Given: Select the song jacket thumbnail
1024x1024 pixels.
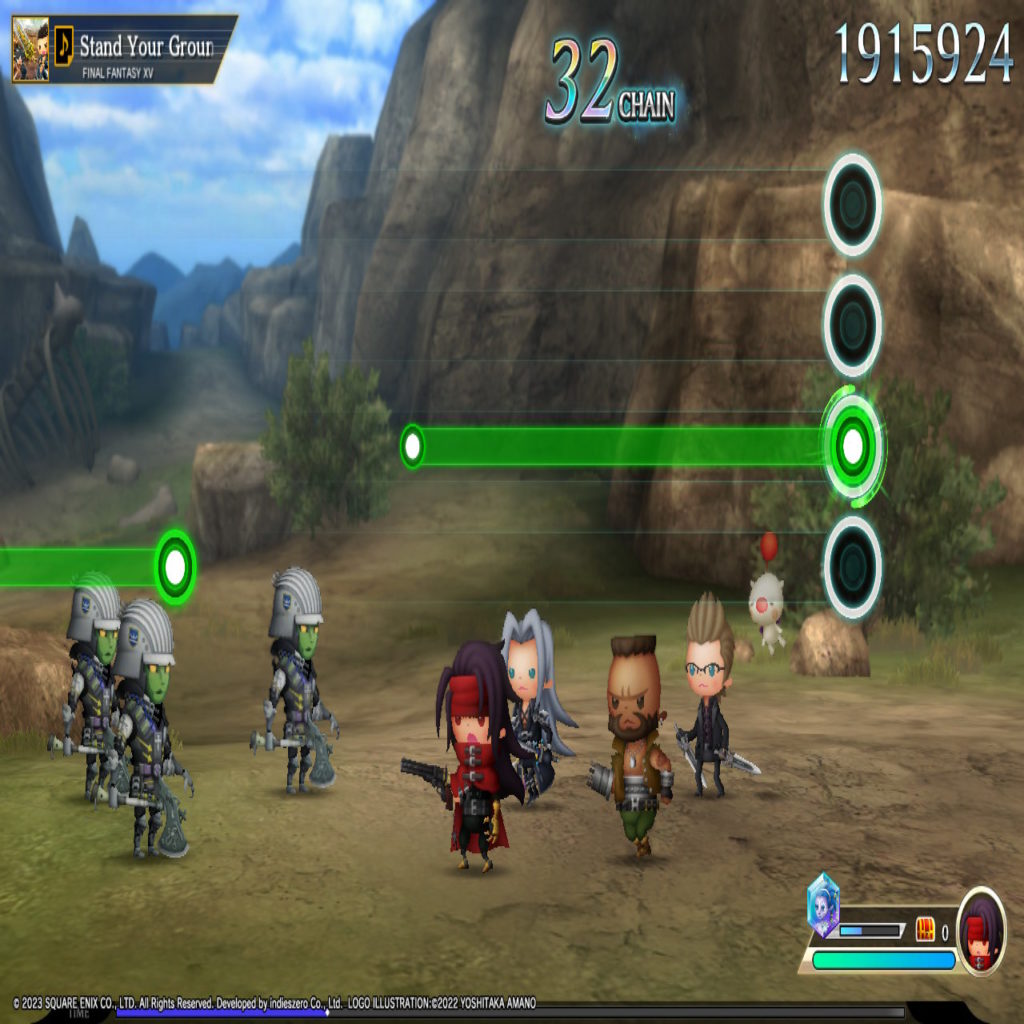Looking at the screenshot, I should (x=30, y=48).
